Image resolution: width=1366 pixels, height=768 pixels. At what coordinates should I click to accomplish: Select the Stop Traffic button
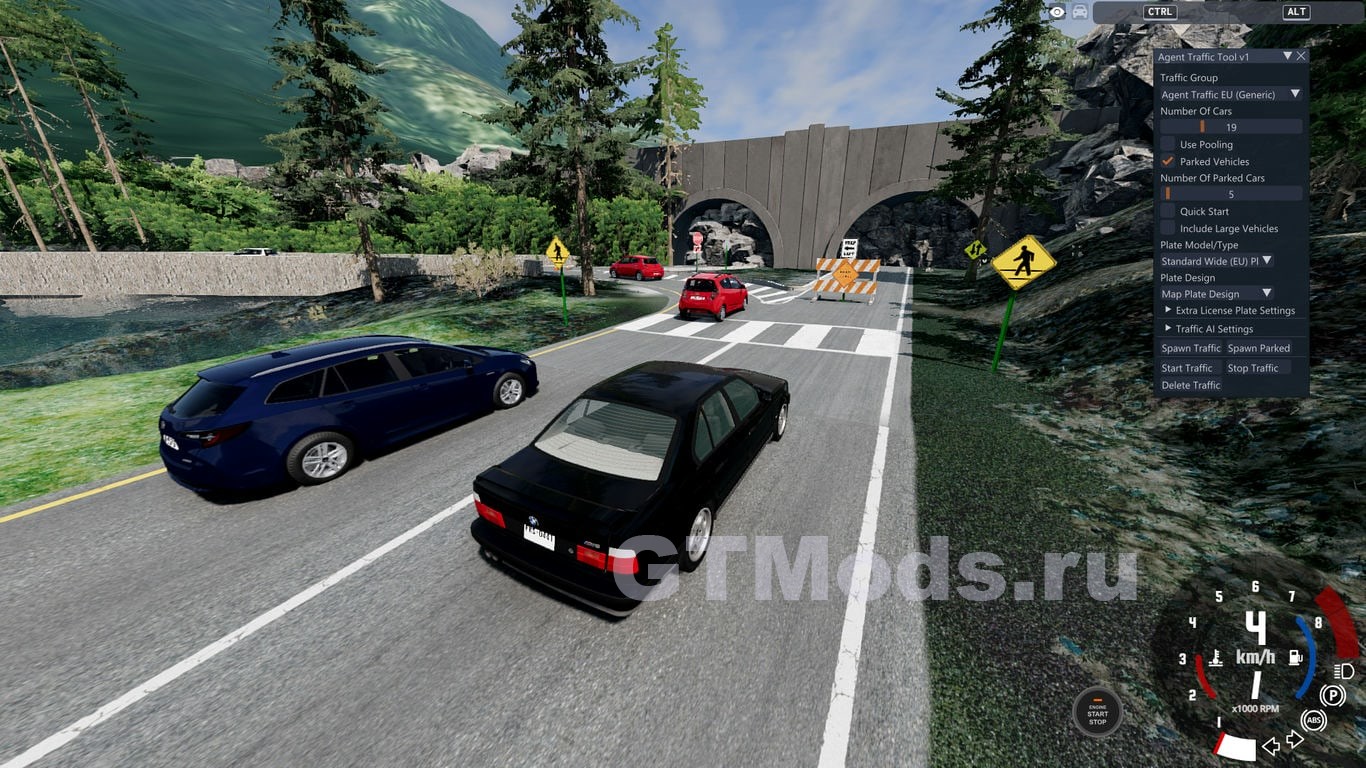[1253, 368]
